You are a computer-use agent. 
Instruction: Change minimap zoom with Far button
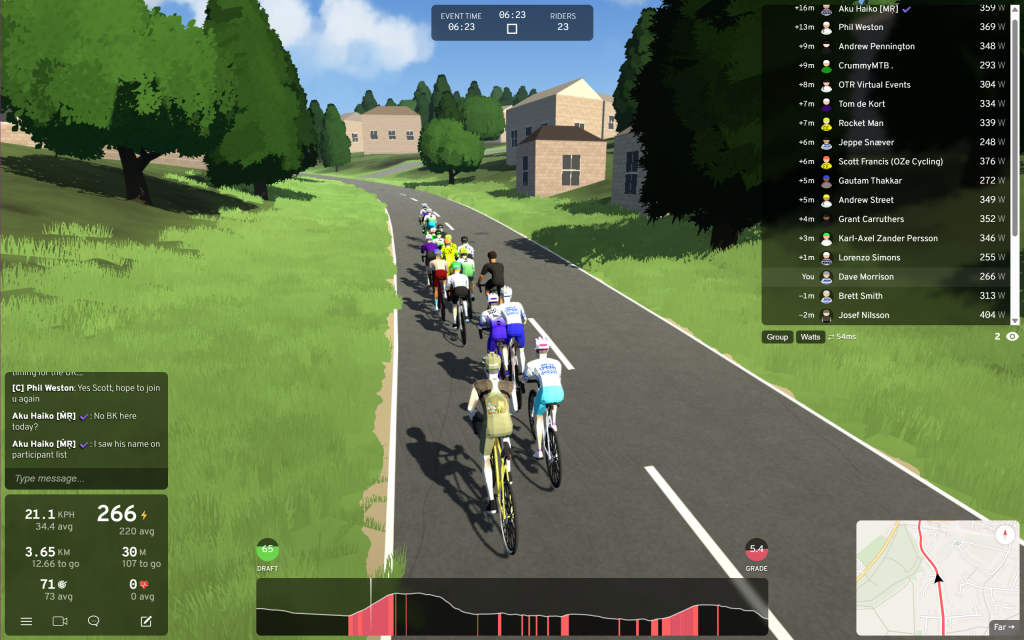pos(1003,627)
